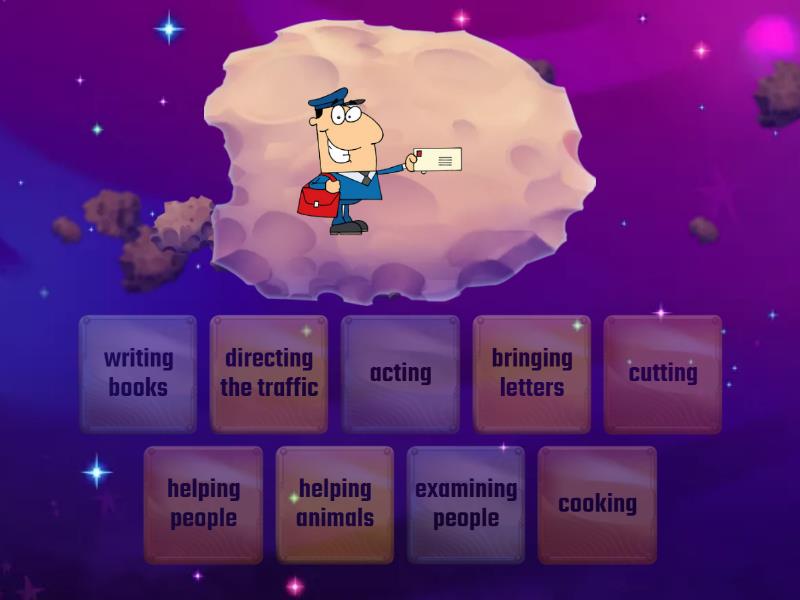Screen dimensions: 800x600
Task: Click the 'bringing letters' answer tile
Action: 531,373
